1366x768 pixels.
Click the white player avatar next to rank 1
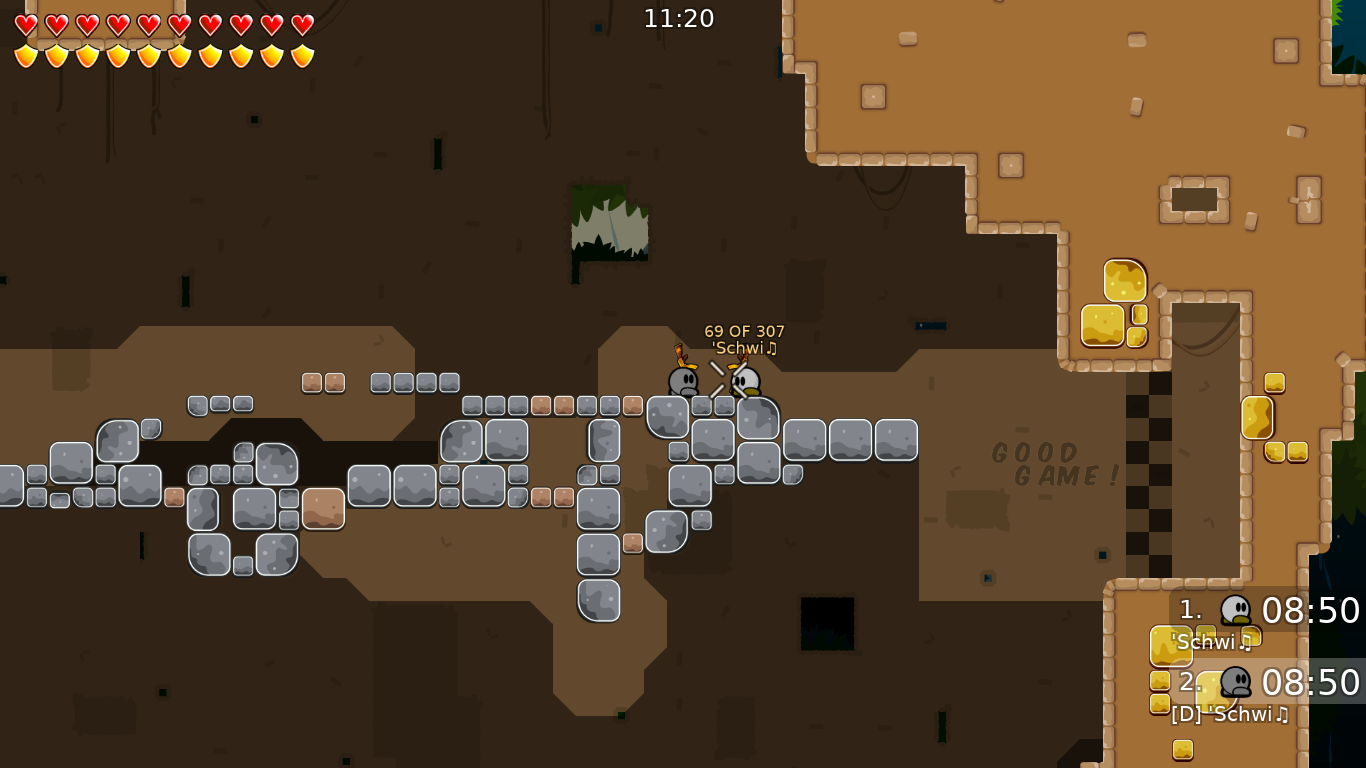tap(1237, 607)
